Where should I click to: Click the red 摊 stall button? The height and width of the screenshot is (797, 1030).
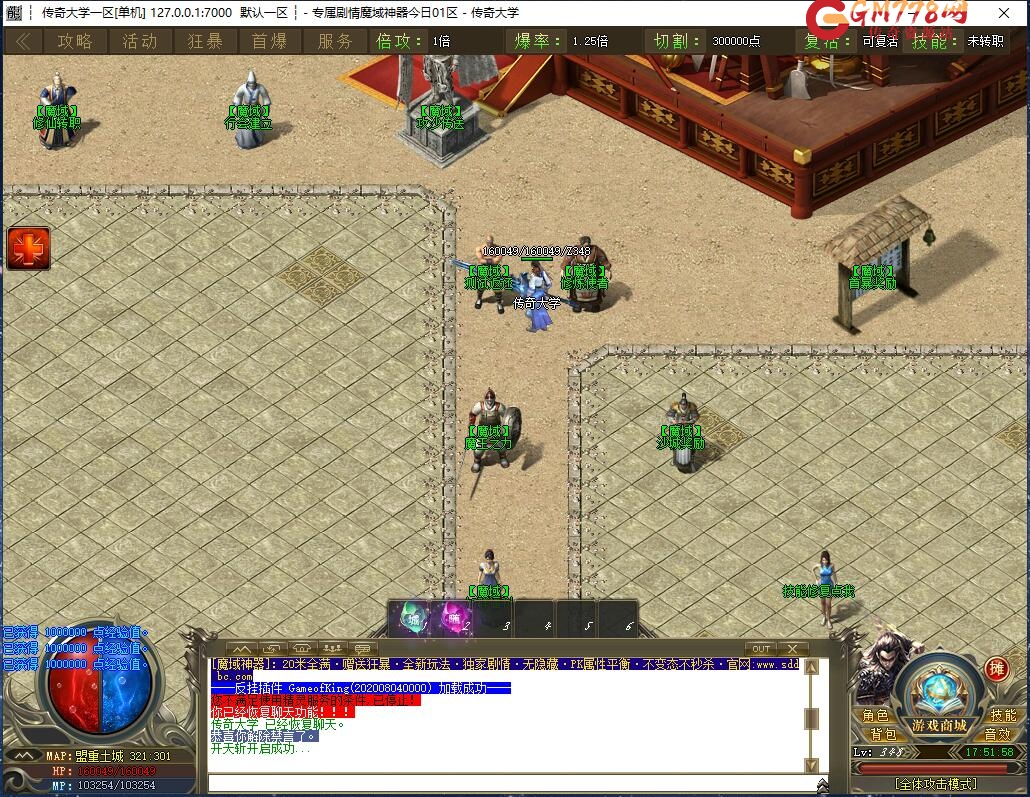(996, 669)
